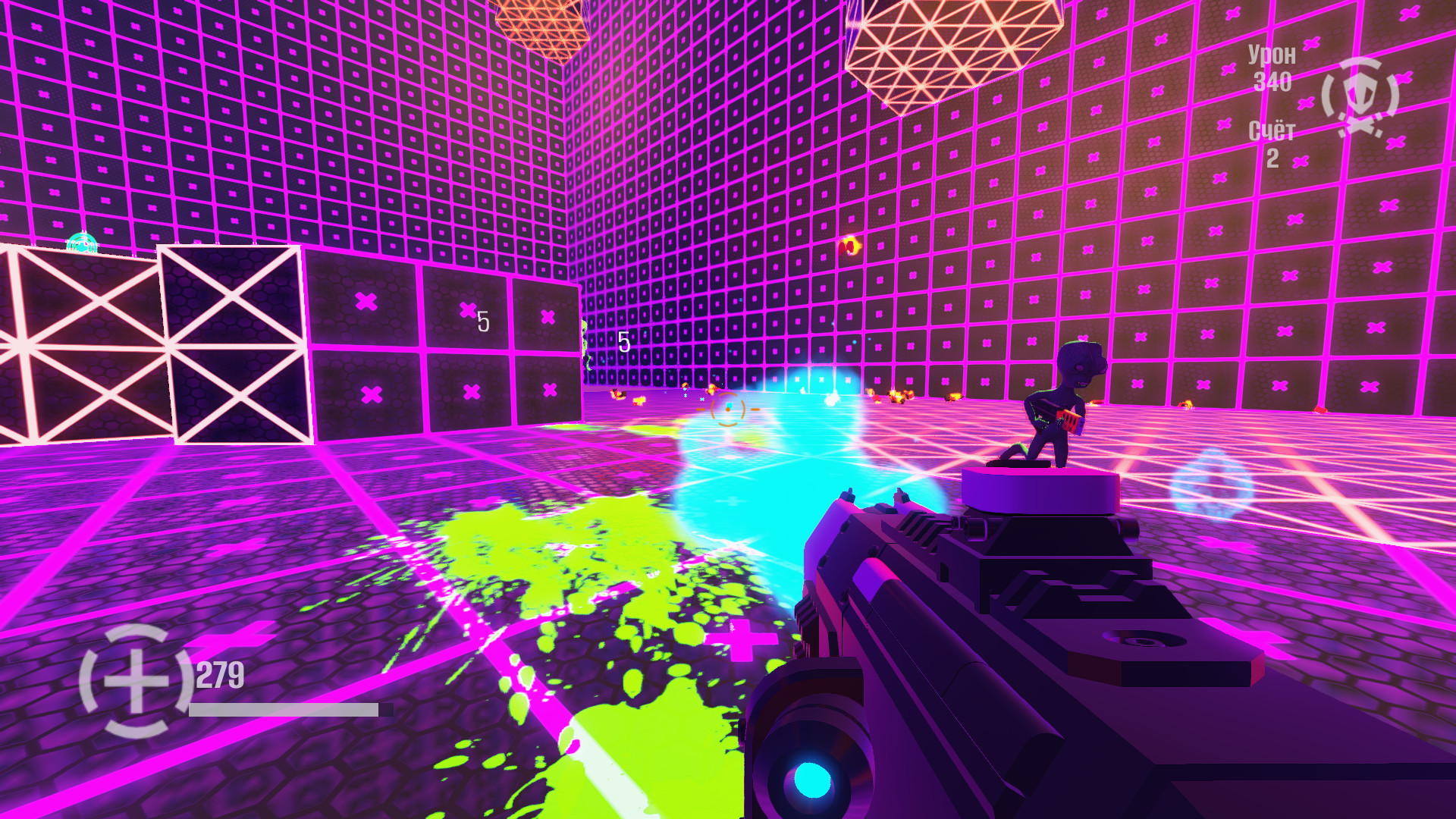The height and width of the screenshot is (819, 1456).
Task: Click the small orange pickup on the right wall
Action: tap(849, 245)
